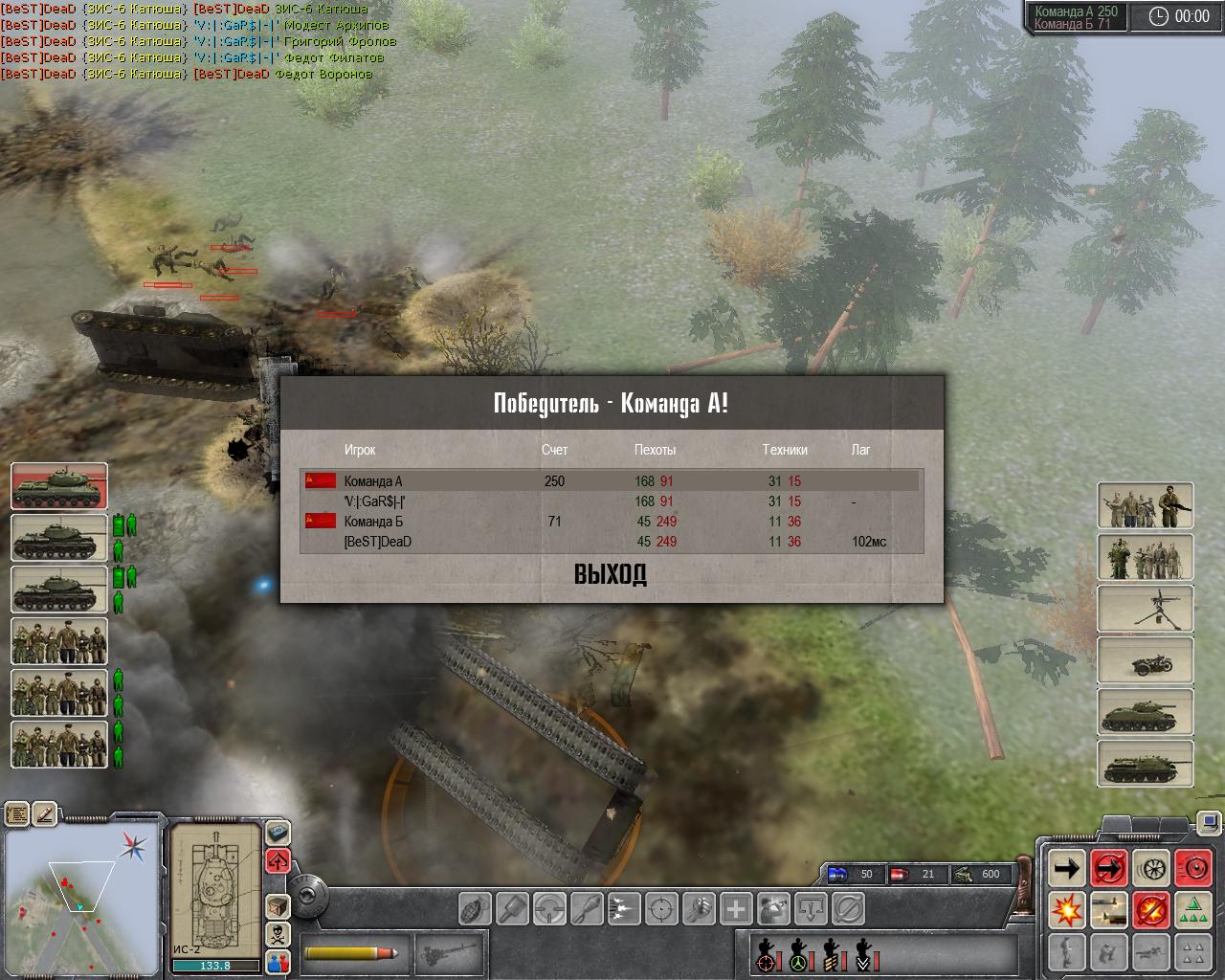Screen dimensions: 1225x980
Task: Activate the black arrow move command
Action: tap(1066, 869)
